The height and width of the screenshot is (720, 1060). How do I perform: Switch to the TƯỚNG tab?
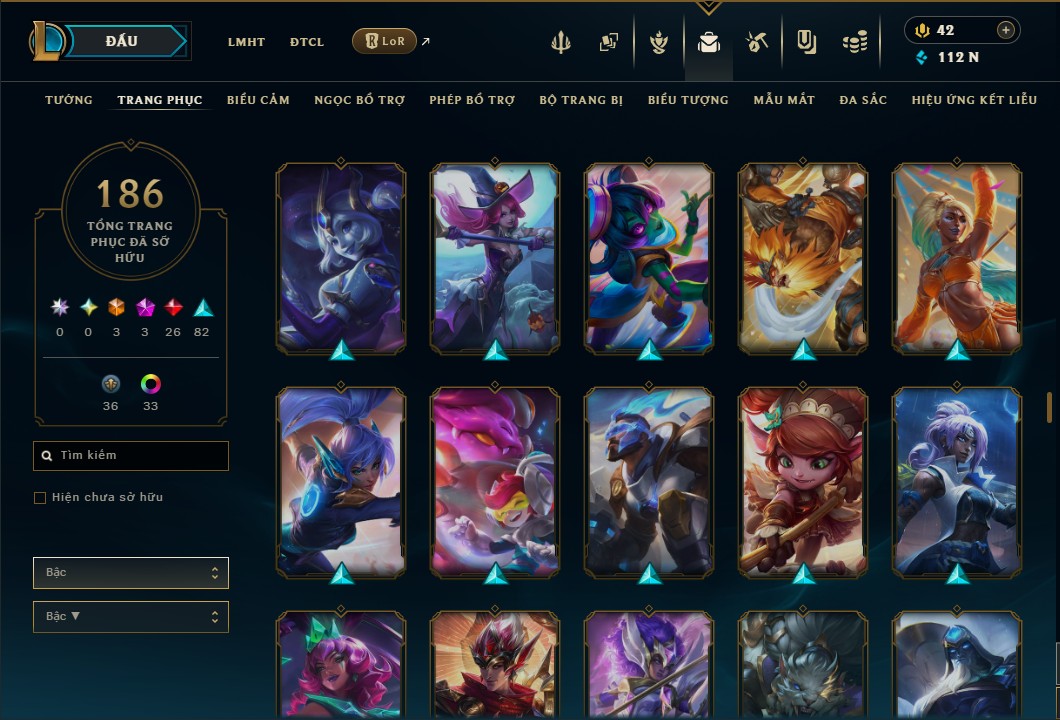(x=69, y=100)
